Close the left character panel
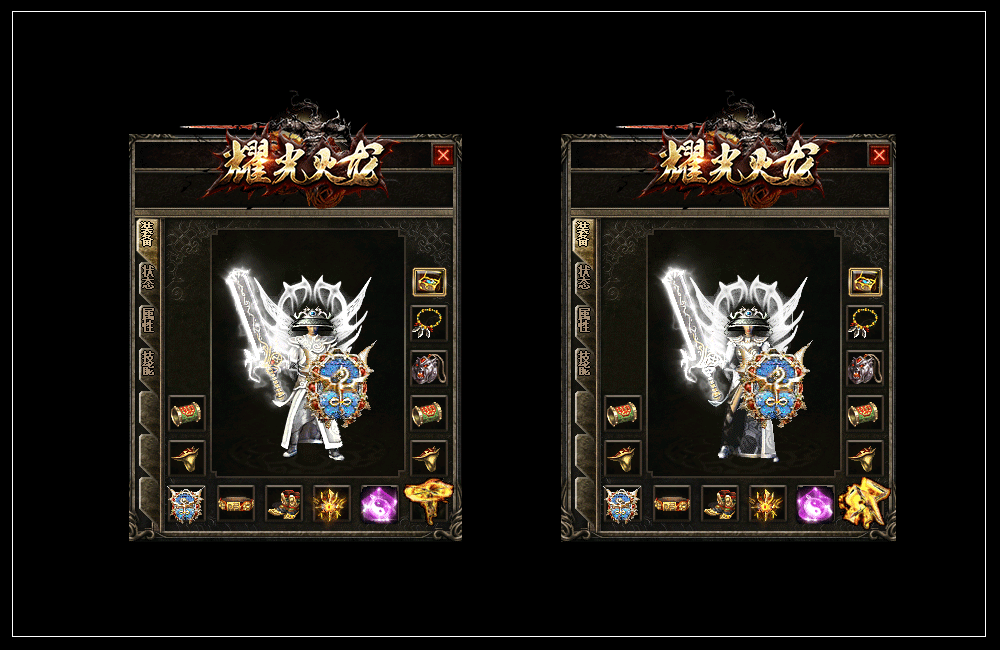1000x650 pixels. (x=443, y=155)
